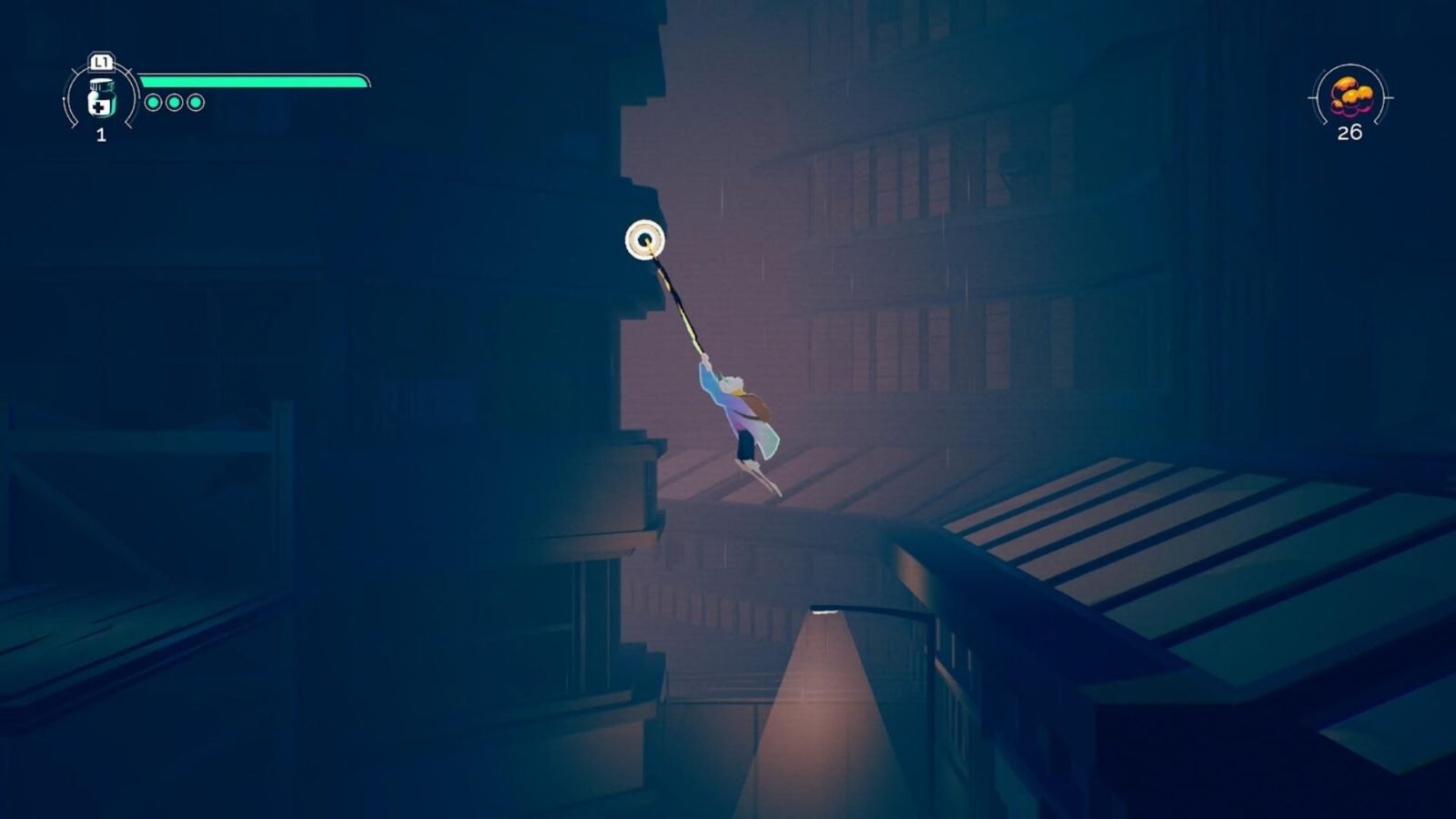
Task: Click the glowing grapple point ring
Action: [645, 240]
